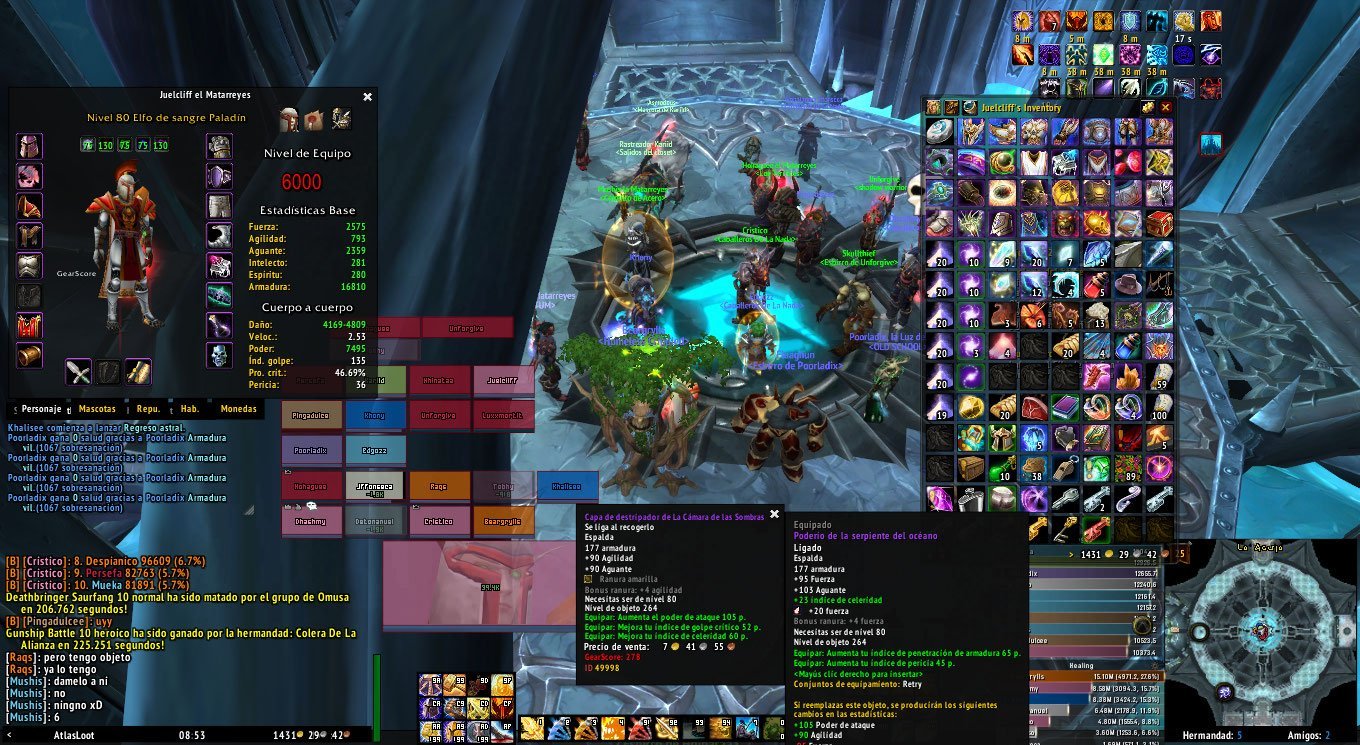The width and height of the screenshot is (1360, 745).
Task: Select Raqs raid frame
Action: (439, 486)
